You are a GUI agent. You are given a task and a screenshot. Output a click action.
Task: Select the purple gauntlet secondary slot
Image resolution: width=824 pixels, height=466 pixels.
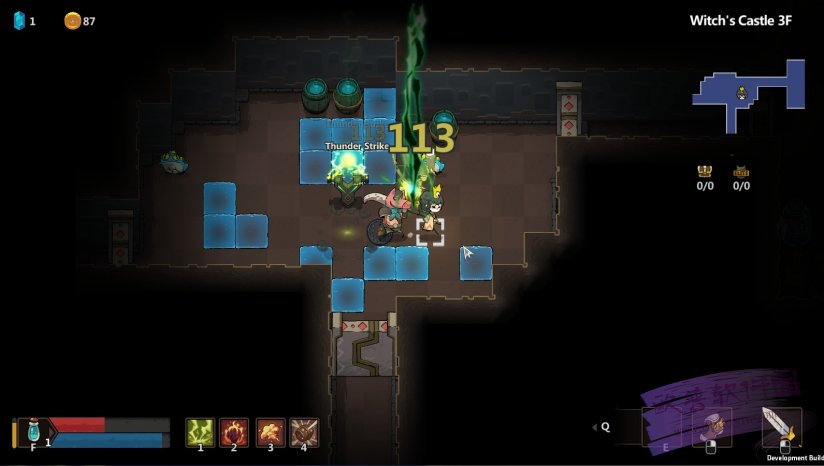715,427
